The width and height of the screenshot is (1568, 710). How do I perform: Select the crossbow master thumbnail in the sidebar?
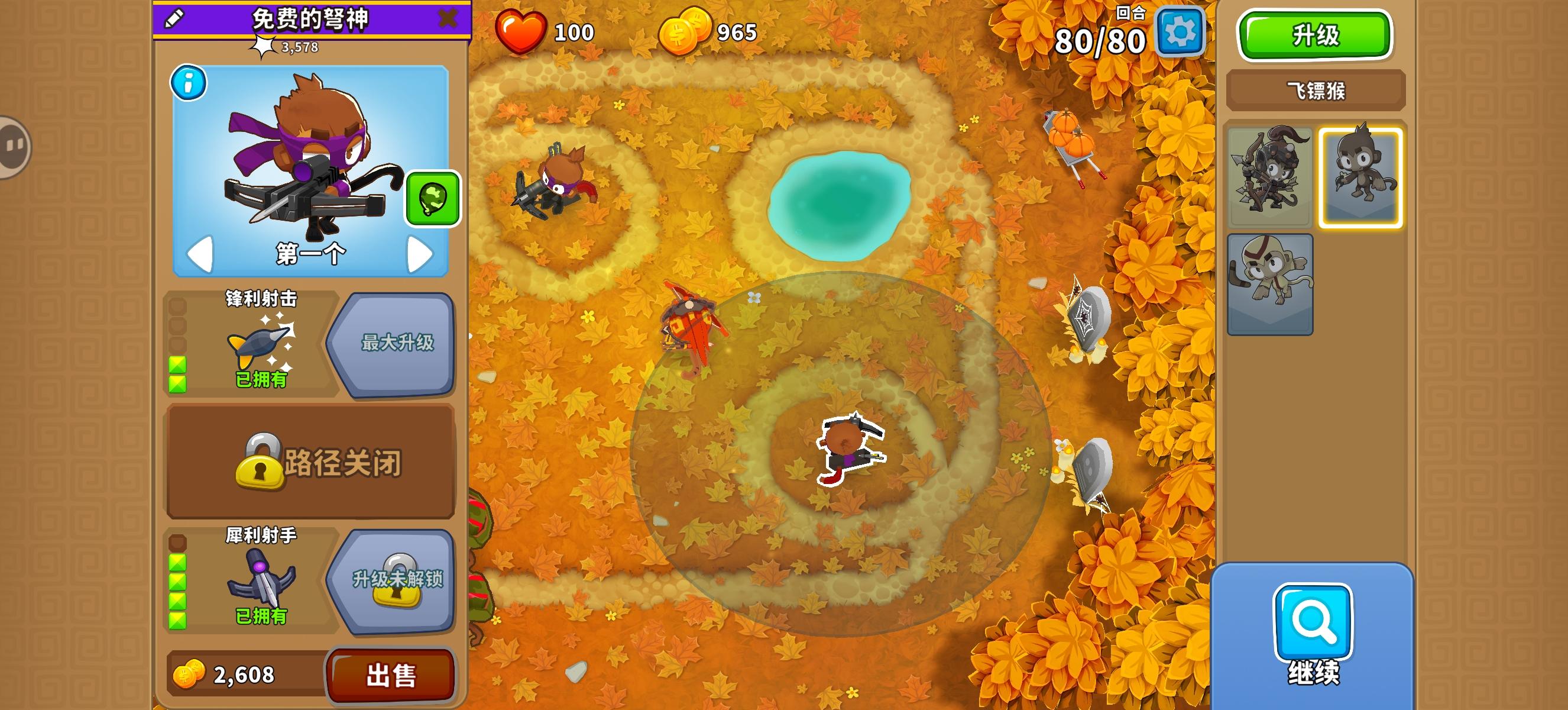click(x=1270, y=175)
